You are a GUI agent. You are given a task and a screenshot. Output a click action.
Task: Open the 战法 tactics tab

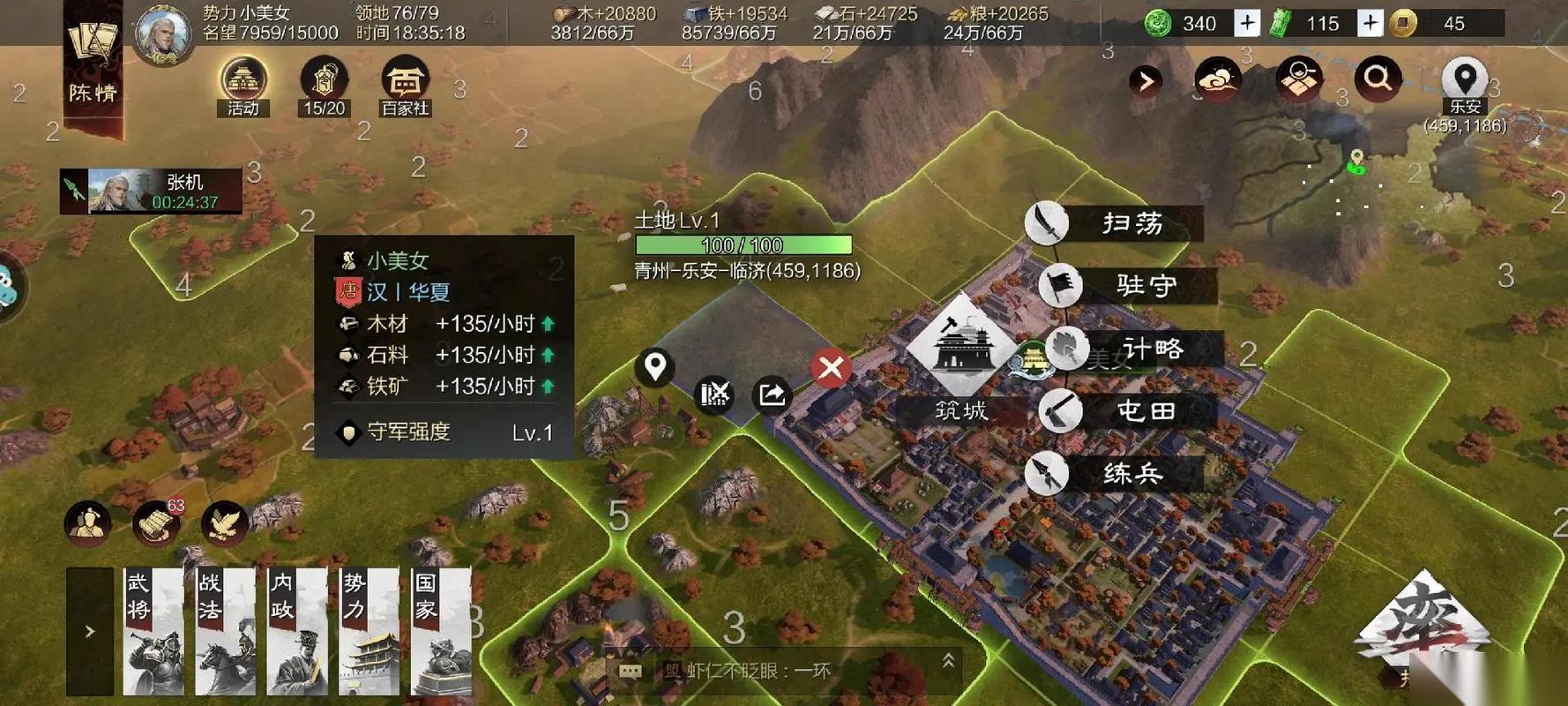click(226, 631)
